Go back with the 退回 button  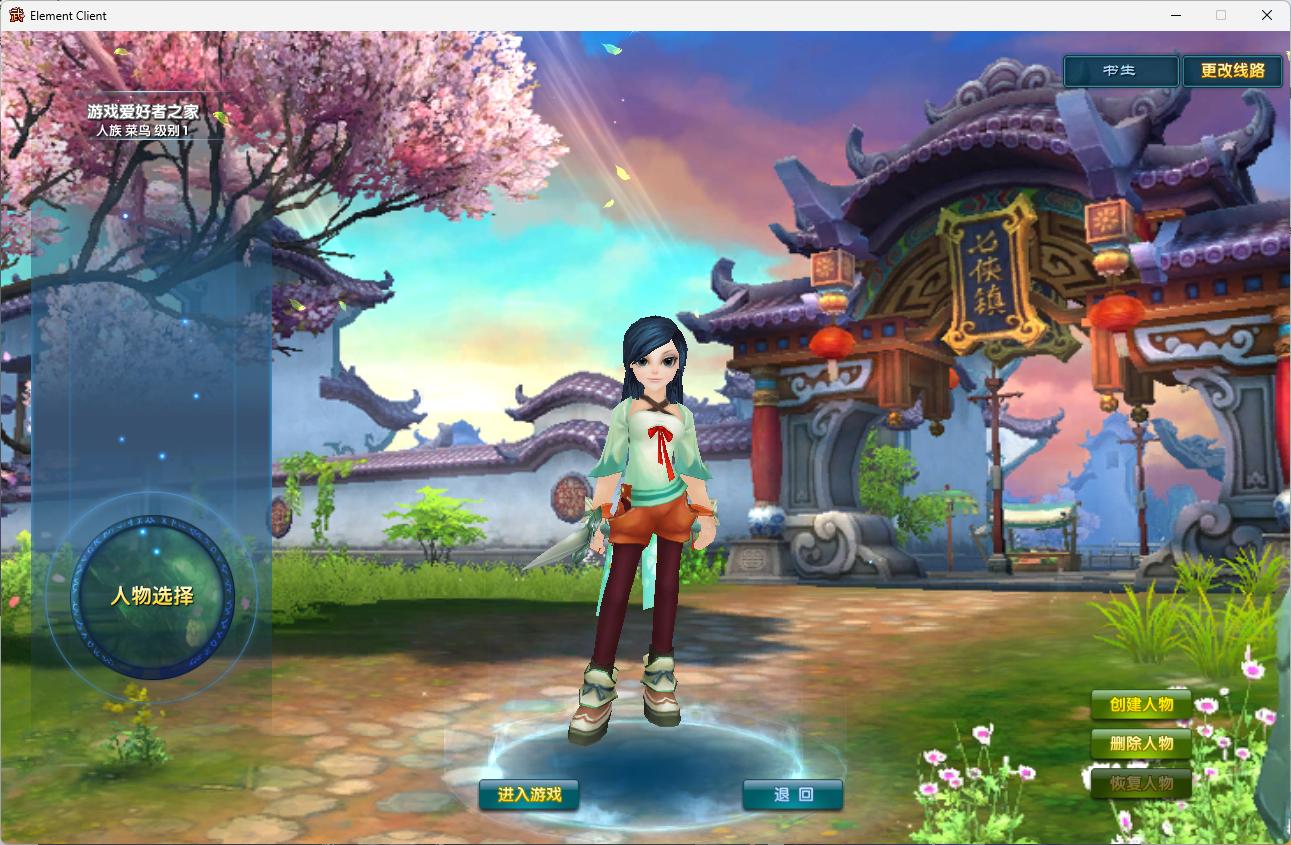[793, 795]
